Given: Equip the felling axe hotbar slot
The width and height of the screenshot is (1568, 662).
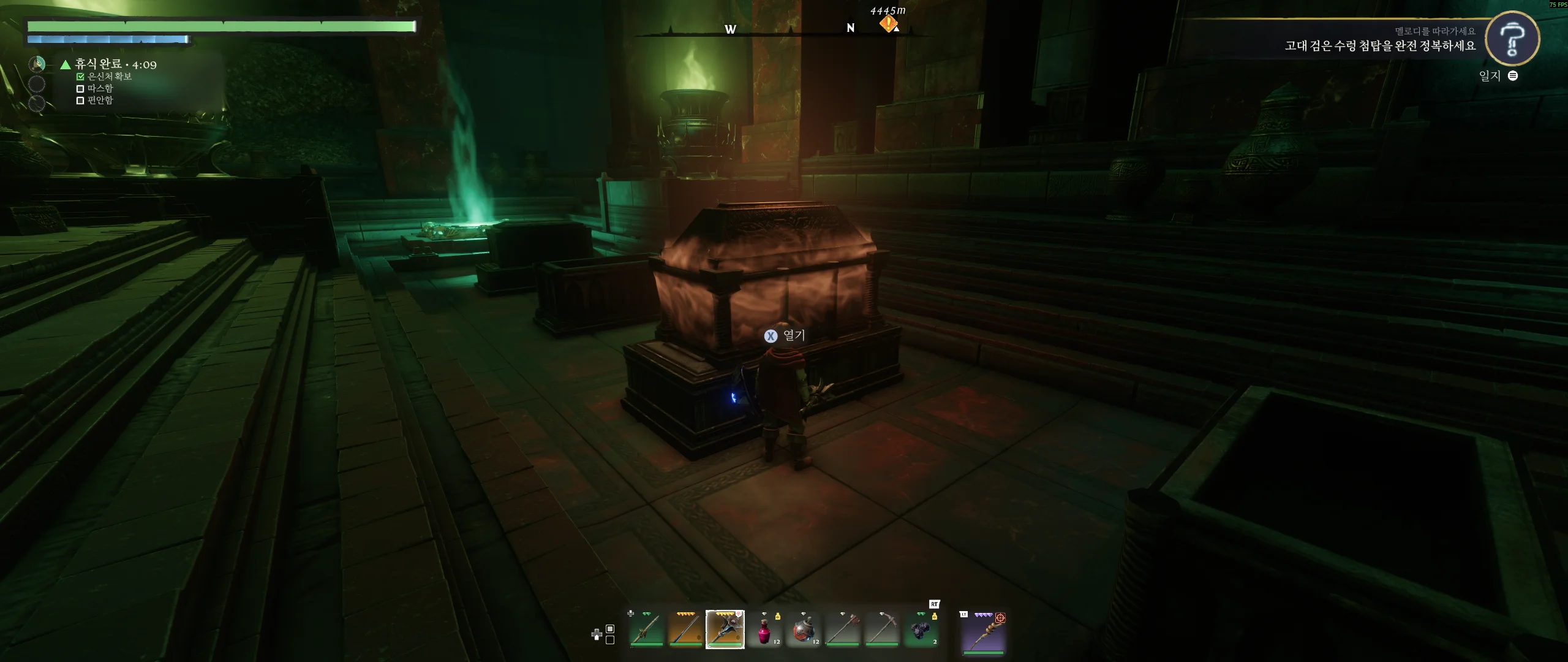Looking at the screenshot, I should tap(843, 630).
